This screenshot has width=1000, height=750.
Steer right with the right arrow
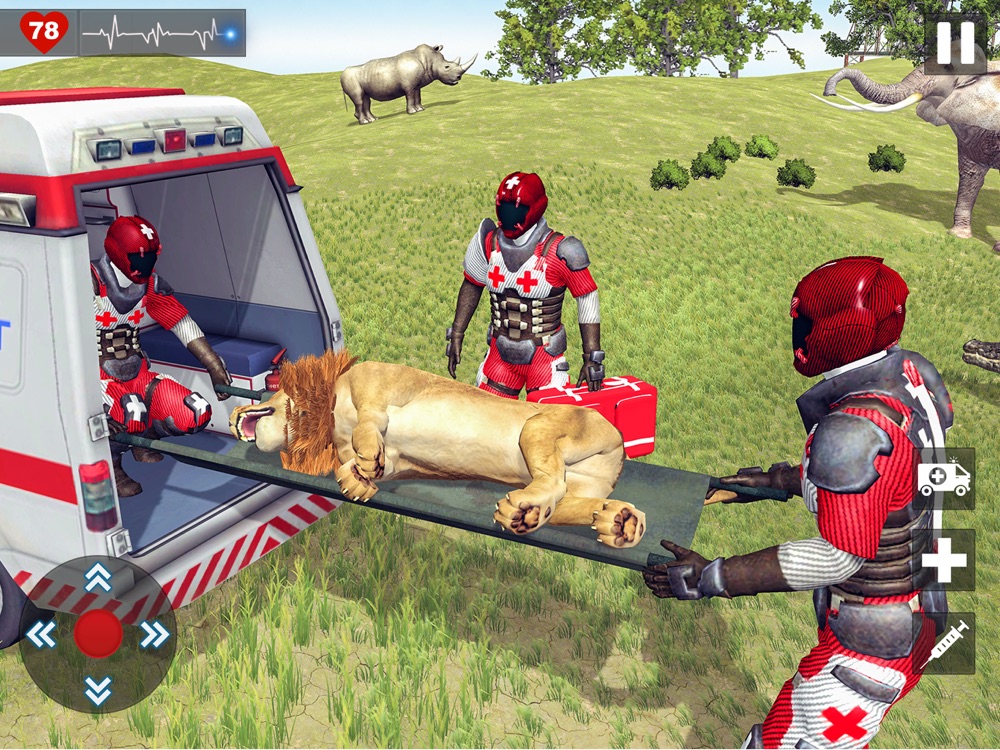click(x=154, y=634)
